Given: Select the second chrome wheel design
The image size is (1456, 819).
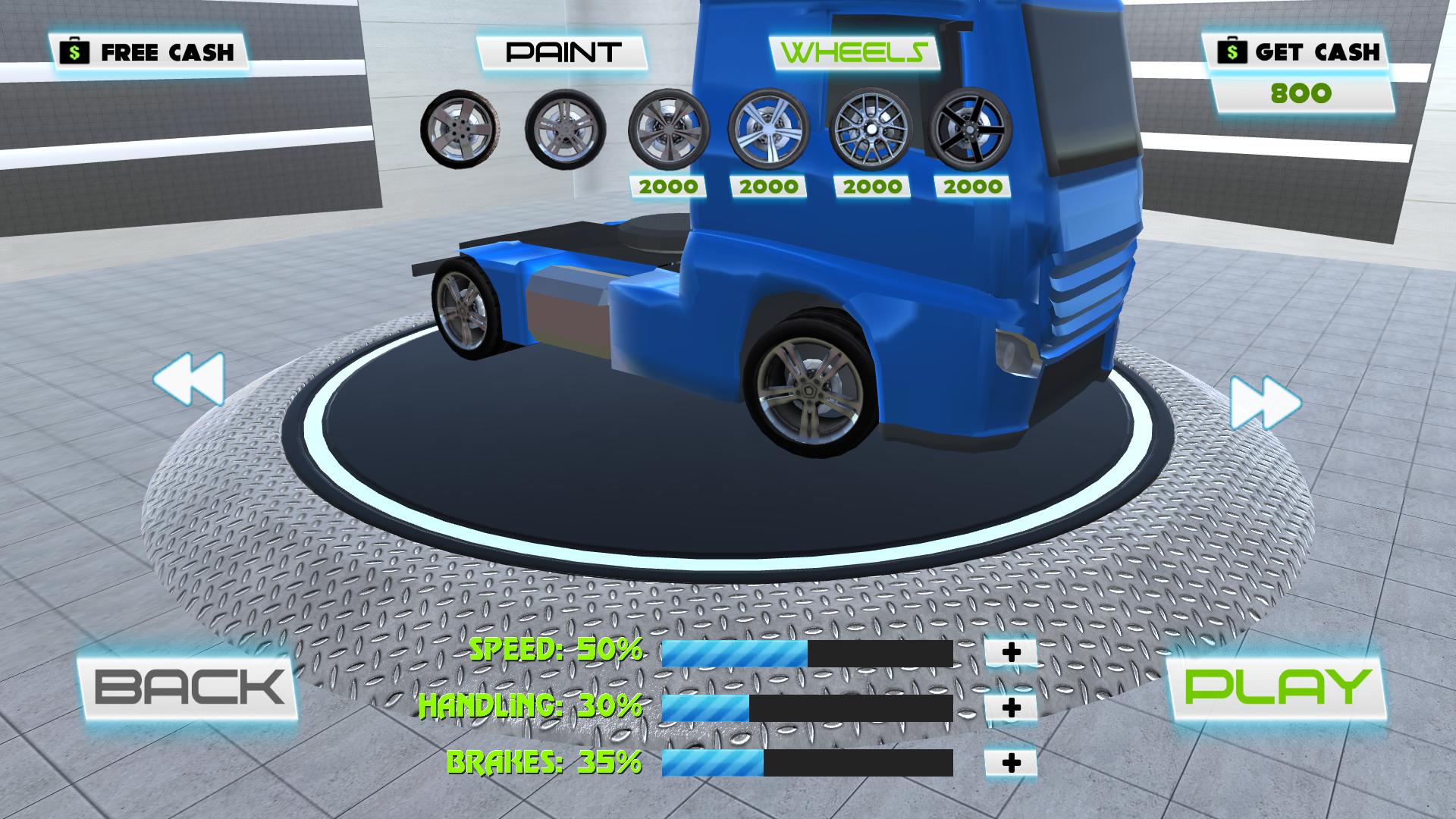Looking at the screenshot, I should tap(565, 127).
